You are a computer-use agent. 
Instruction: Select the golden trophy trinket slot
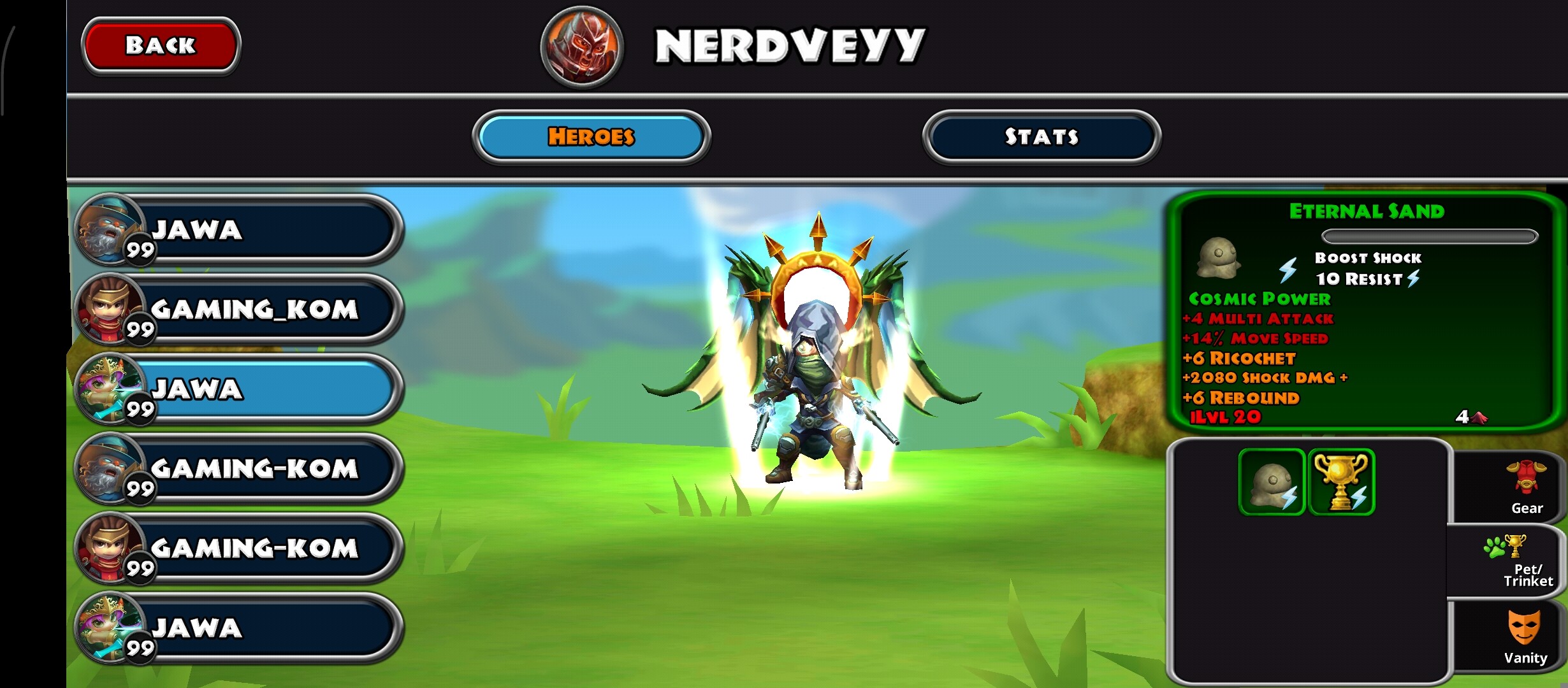(1341, 482)
